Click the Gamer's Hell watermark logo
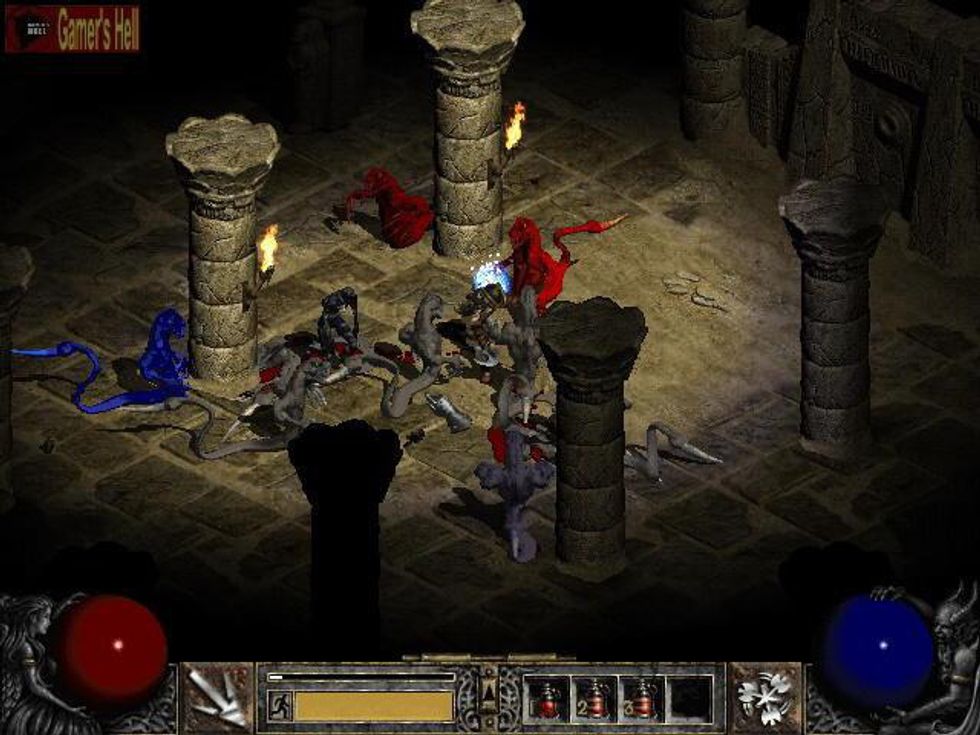This screenshot has width=980, height=735. coord(72,29)
